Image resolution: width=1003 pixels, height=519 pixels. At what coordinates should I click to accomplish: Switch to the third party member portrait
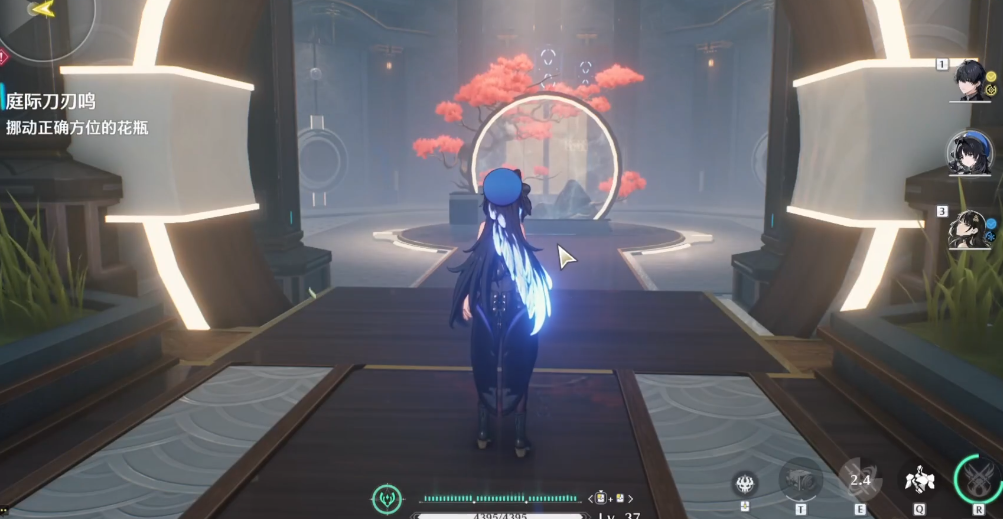click(x=969, y=228)
